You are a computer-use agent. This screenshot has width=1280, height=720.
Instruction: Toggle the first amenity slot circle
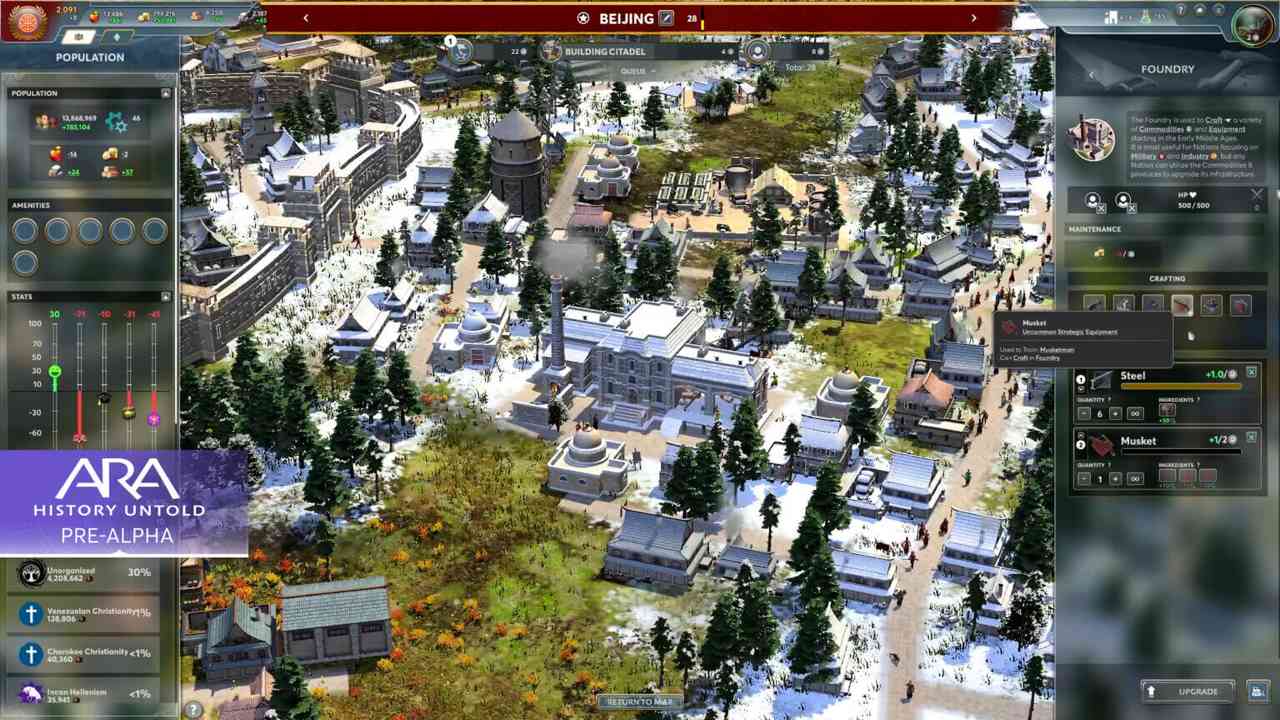[24, 231]
